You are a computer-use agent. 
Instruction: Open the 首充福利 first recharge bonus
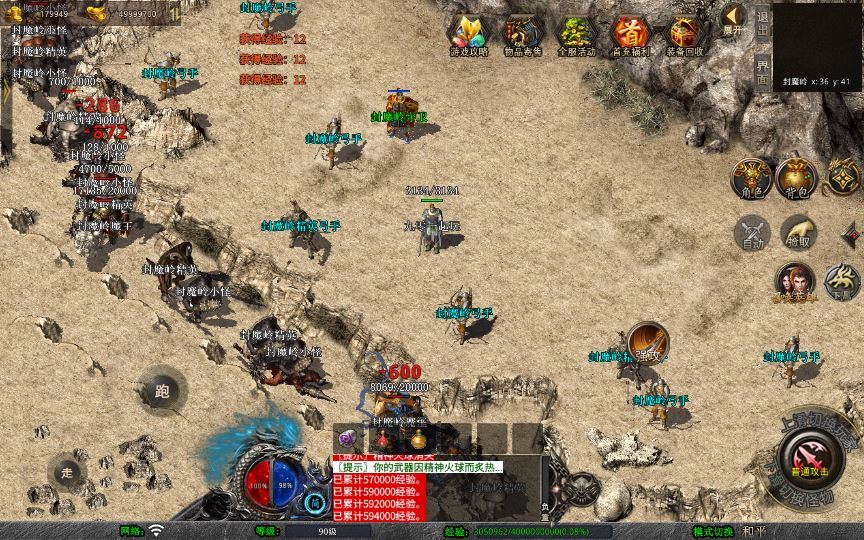coord(630,35)
